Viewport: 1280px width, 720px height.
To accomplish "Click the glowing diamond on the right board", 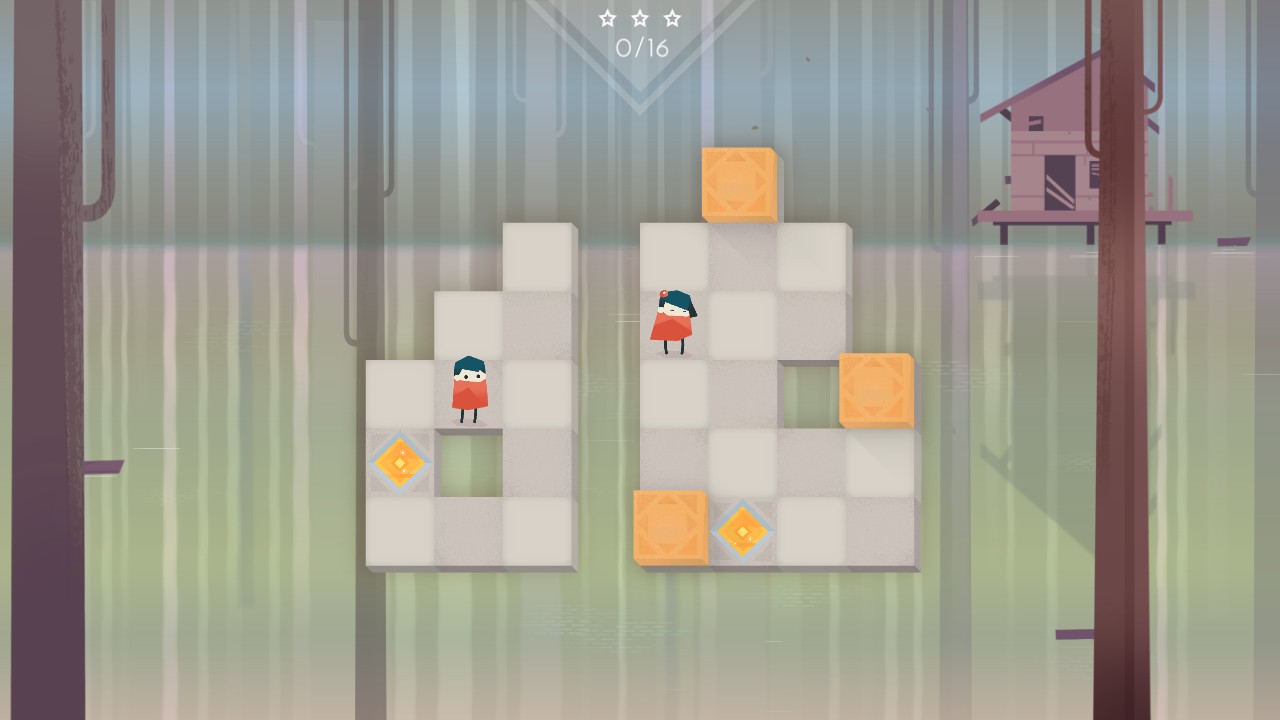I will [743, 533].
